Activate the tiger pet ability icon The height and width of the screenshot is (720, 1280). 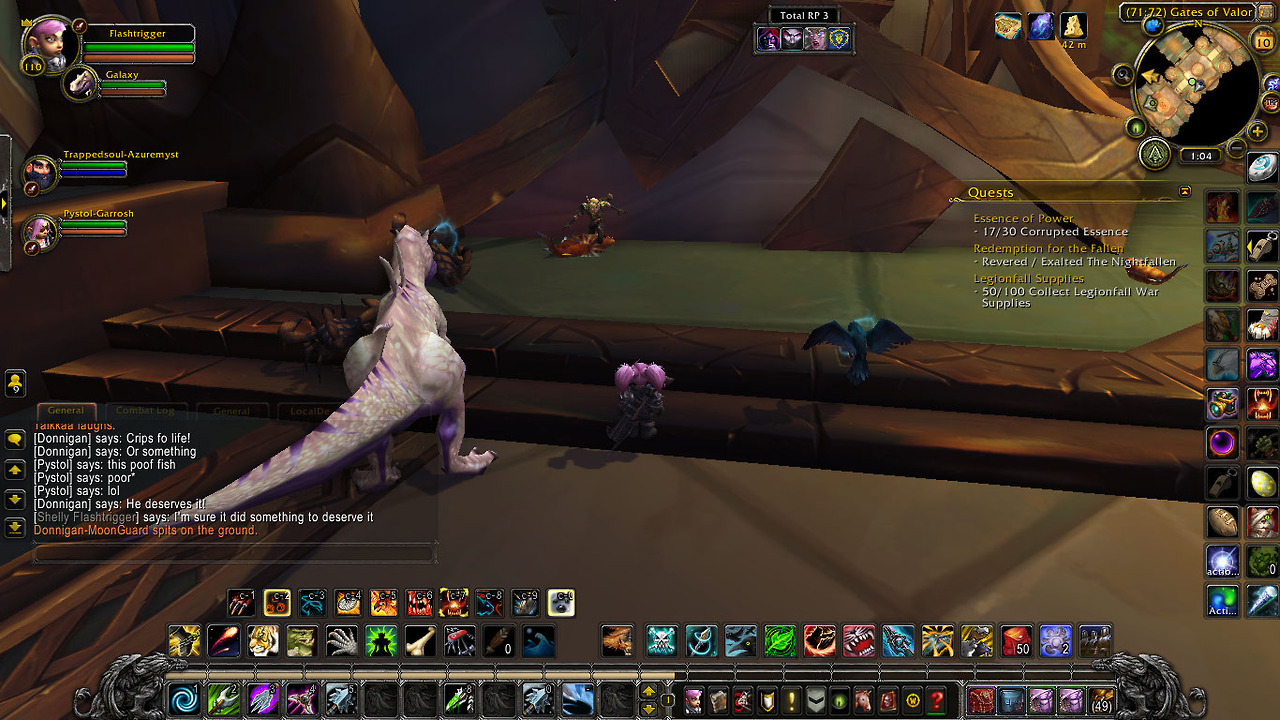click(263, 641)
